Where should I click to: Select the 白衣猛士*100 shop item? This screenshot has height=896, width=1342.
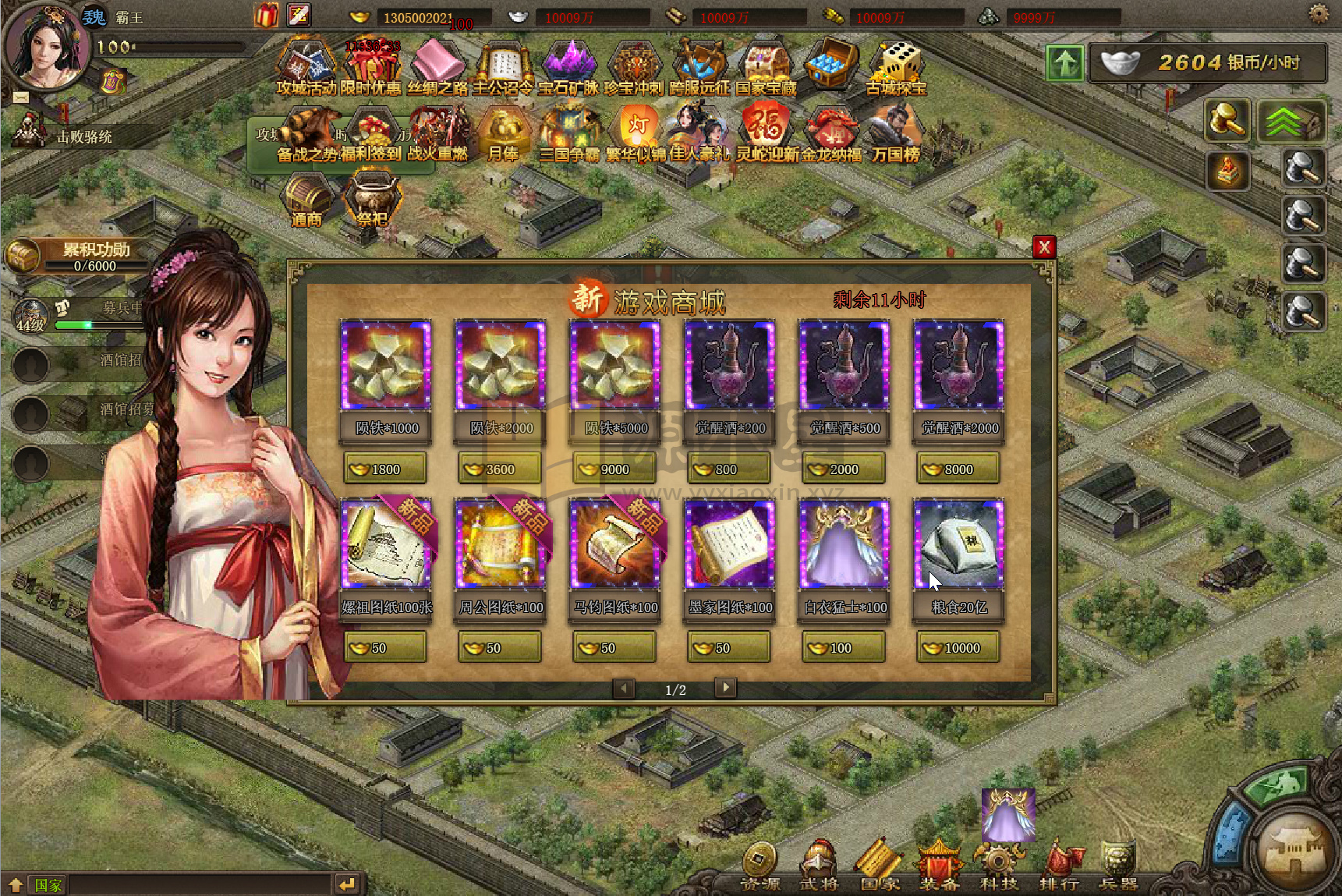pos(845,544)
